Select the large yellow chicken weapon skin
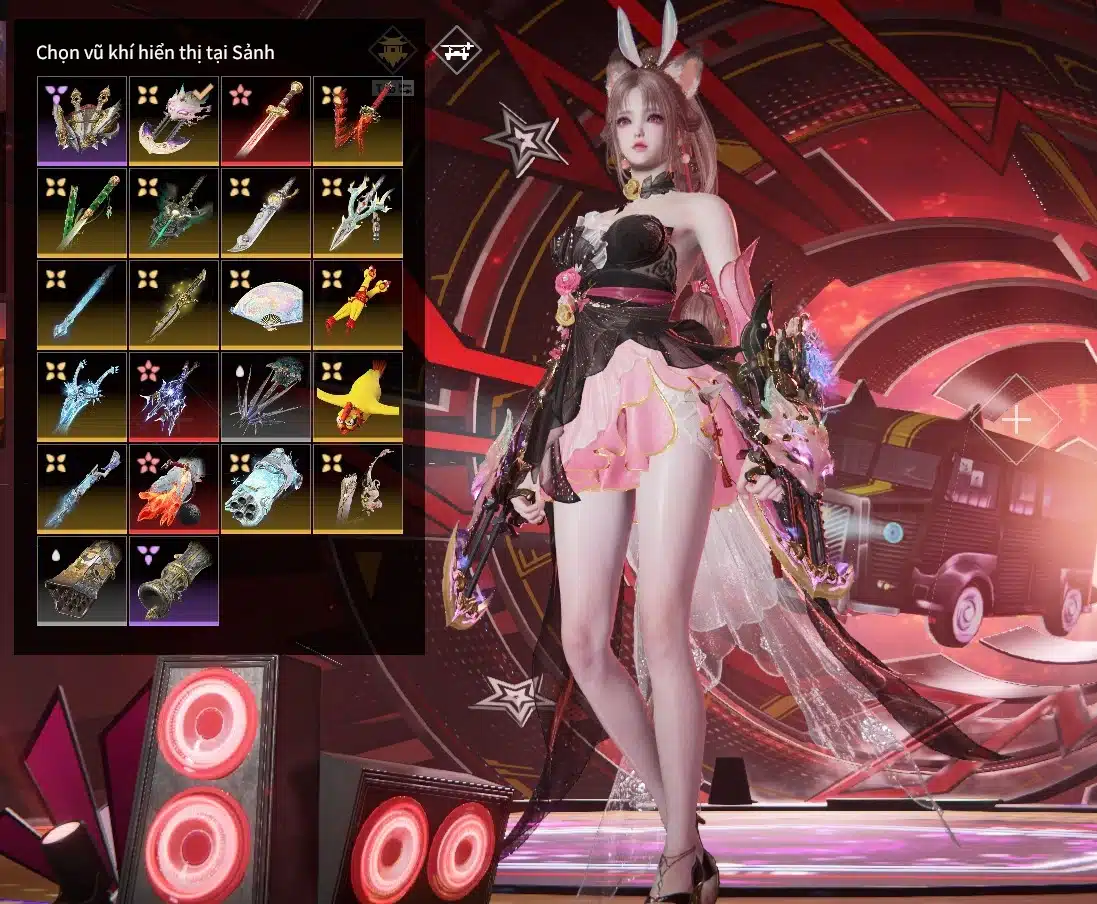 [x=358, y=396]
